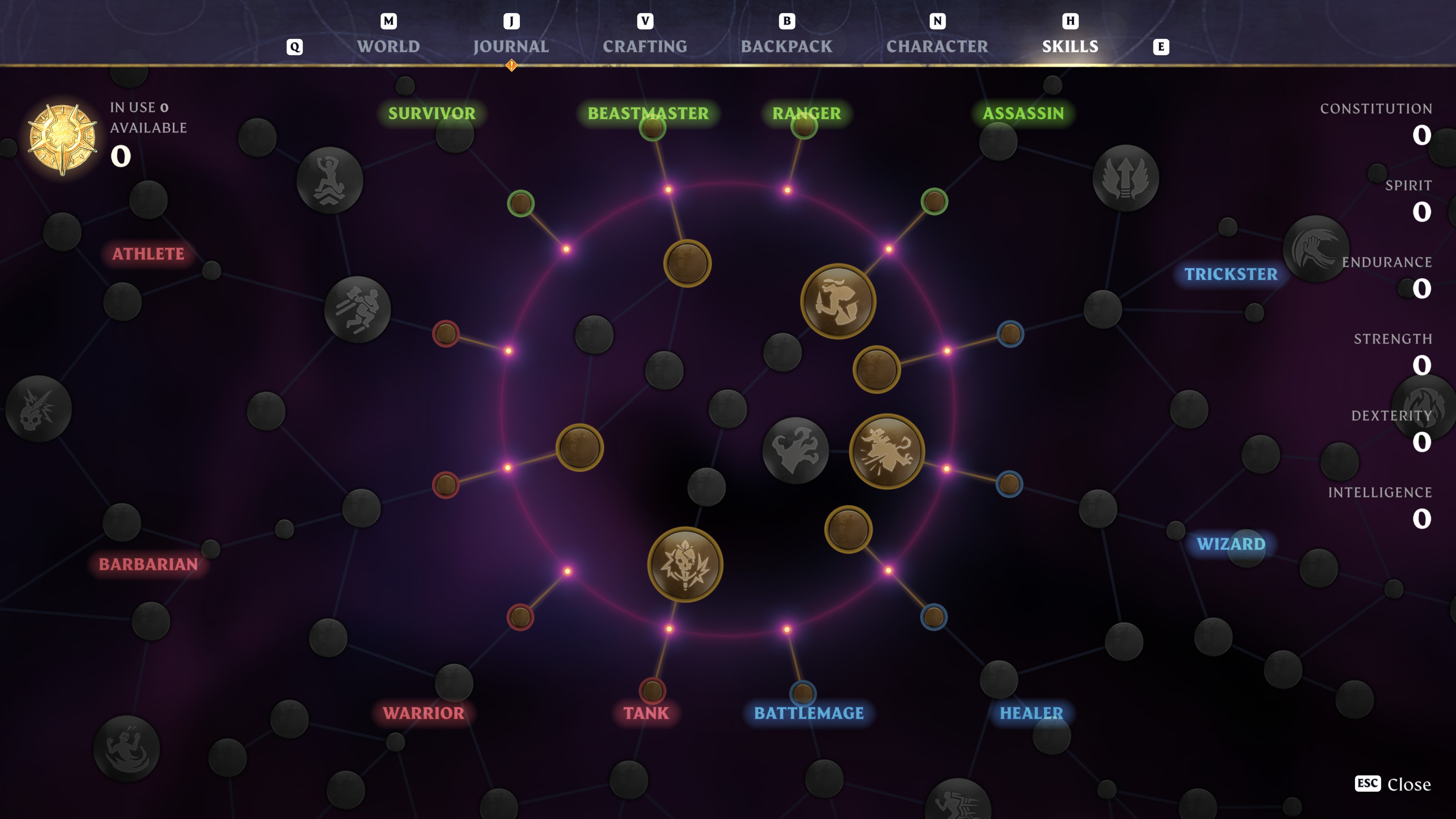Select the Wizard class label

tap(1230, 544)
